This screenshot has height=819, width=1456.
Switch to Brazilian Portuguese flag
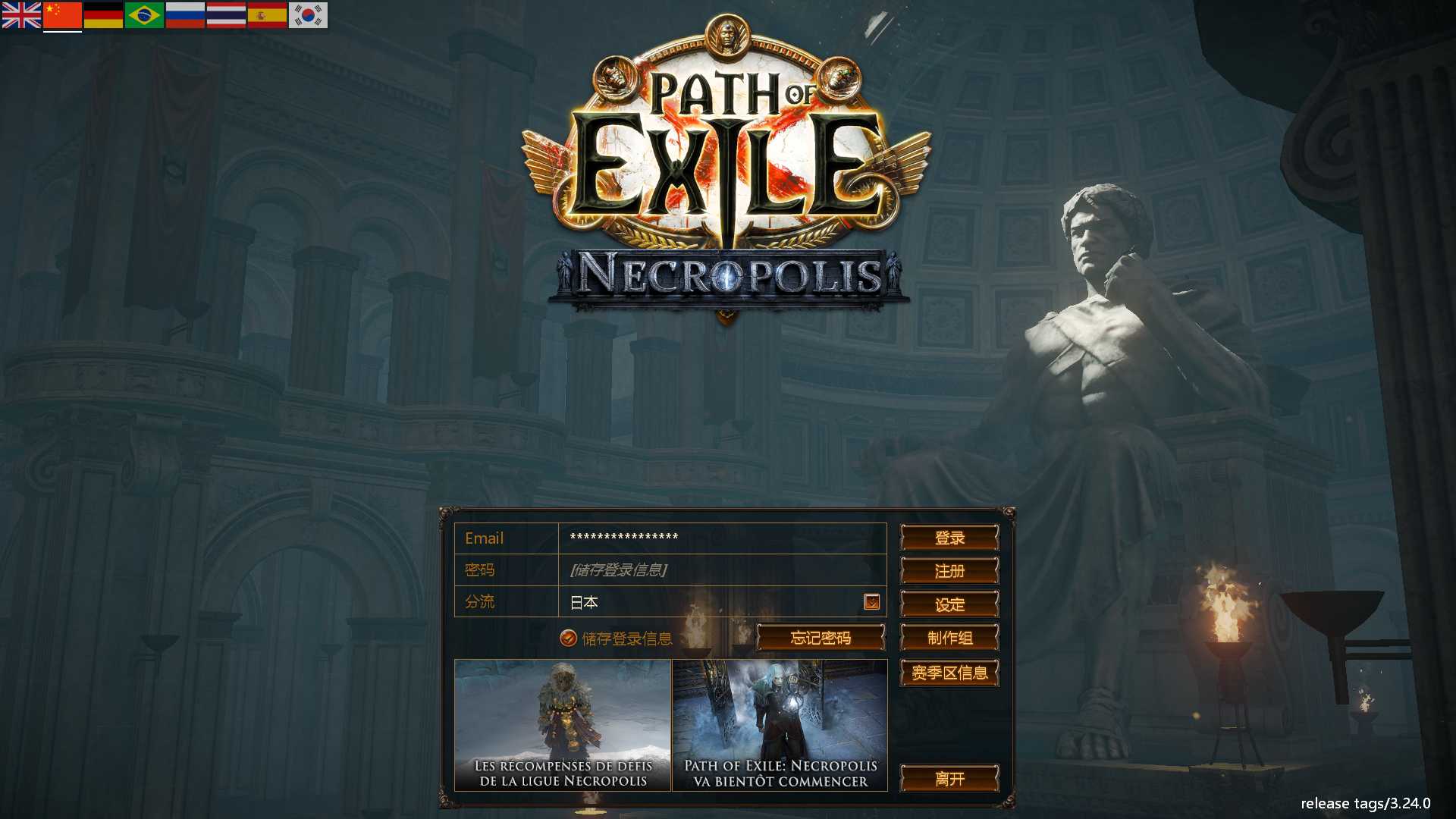tap(144, 14)
